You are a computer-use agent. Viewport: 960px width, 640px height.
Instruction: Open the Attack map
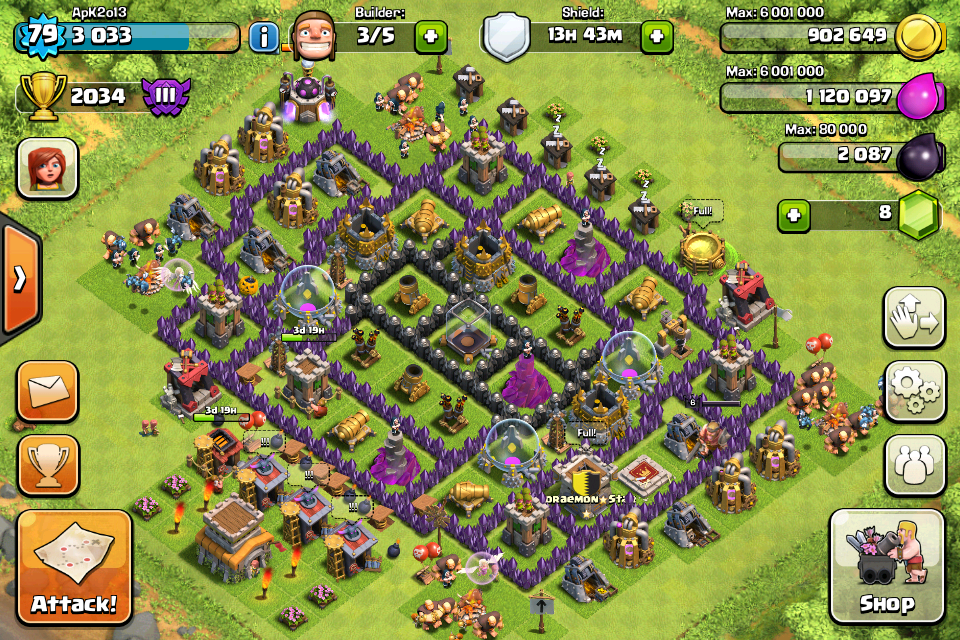click(x=74, y=567)
